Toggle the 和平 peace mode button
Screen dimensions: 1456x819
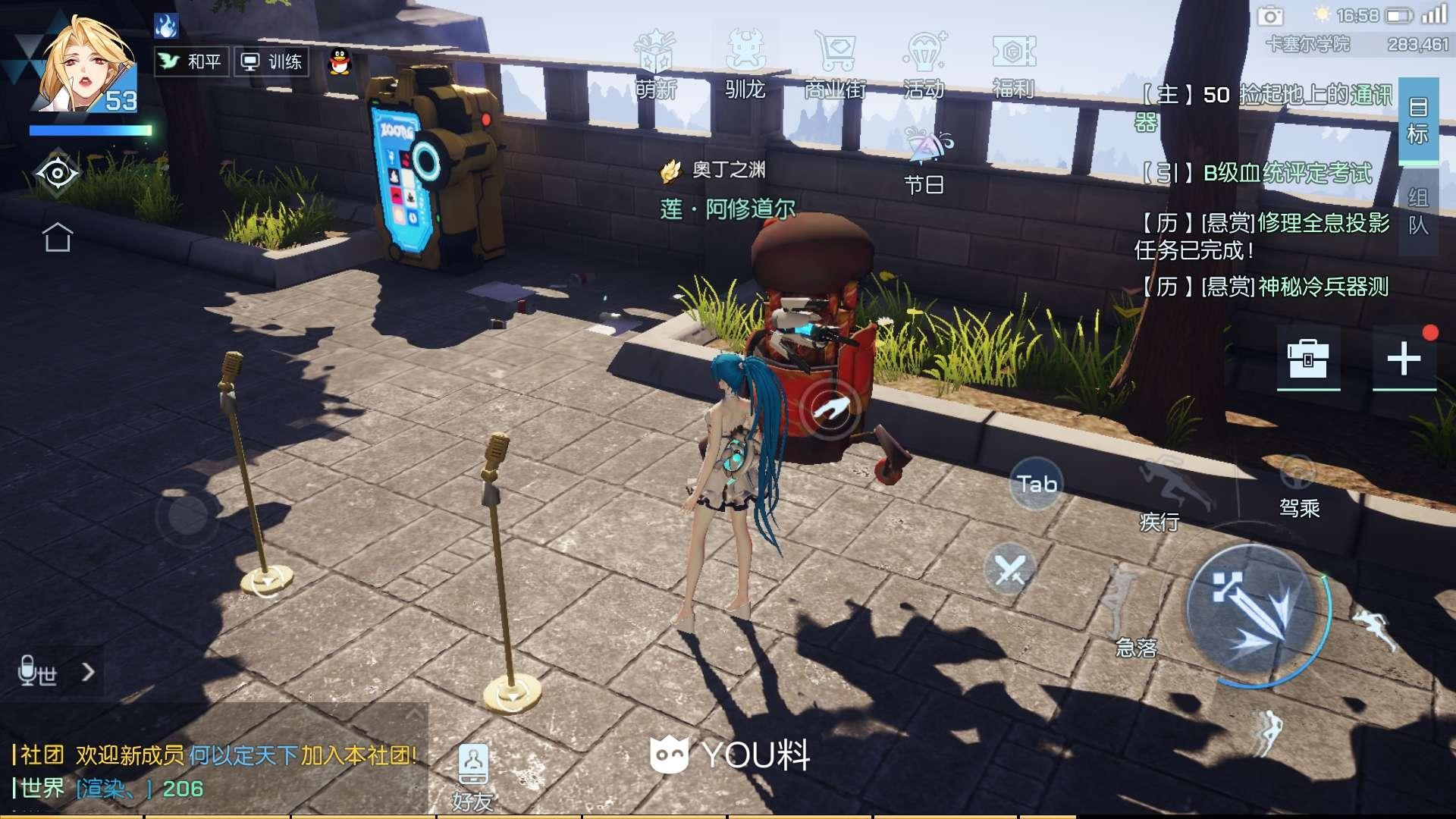(191, 61)
